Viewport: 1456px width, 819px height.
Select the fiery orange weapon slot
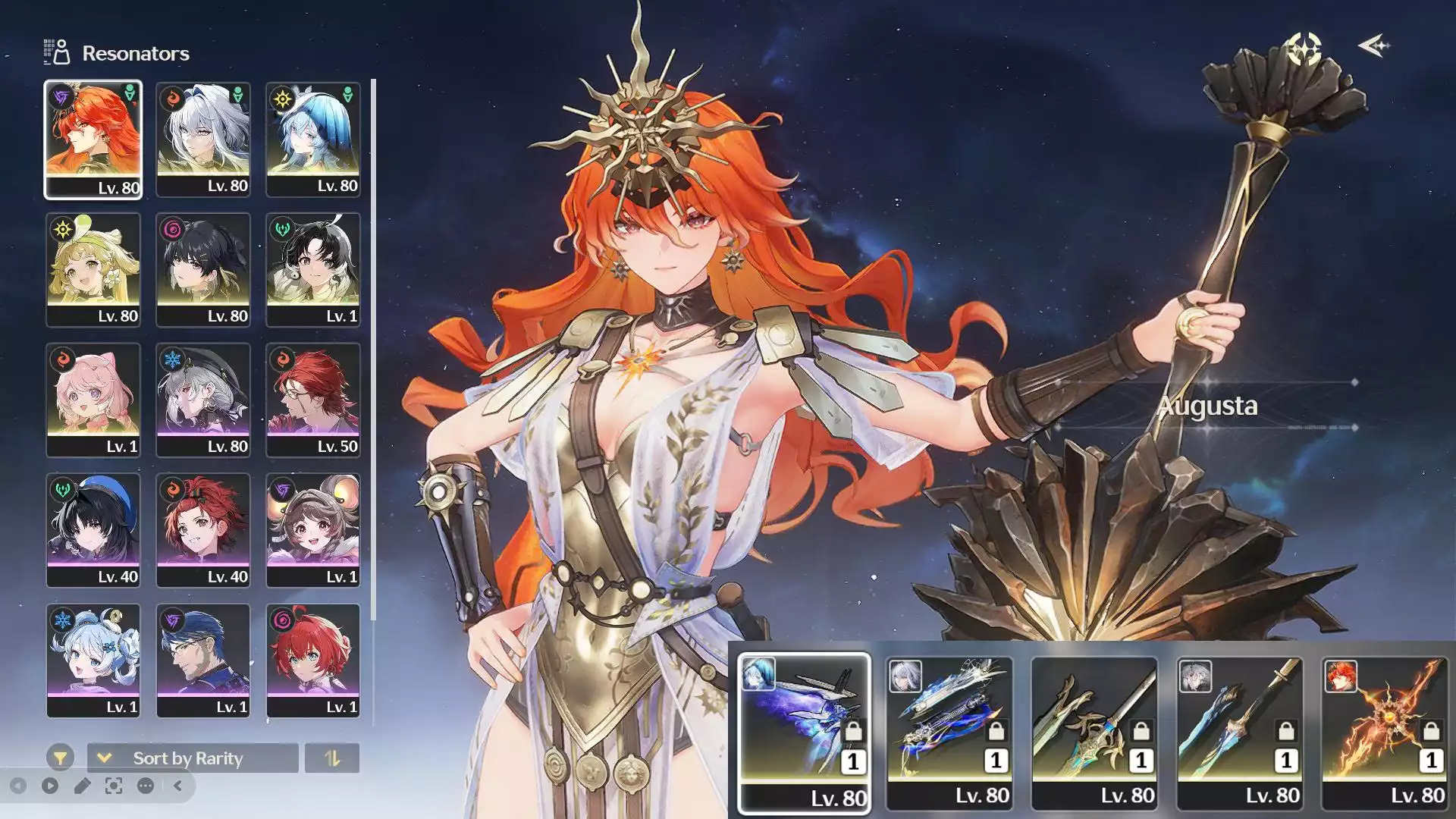(1385, 733)
